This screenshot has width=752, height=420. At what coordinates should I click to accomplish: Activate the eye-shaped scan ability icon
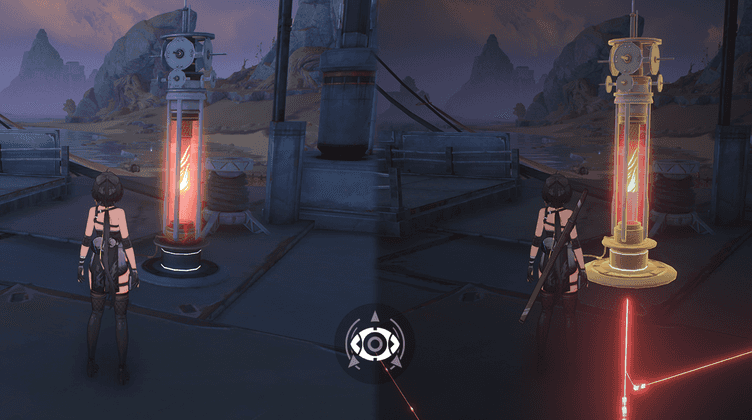374,344
